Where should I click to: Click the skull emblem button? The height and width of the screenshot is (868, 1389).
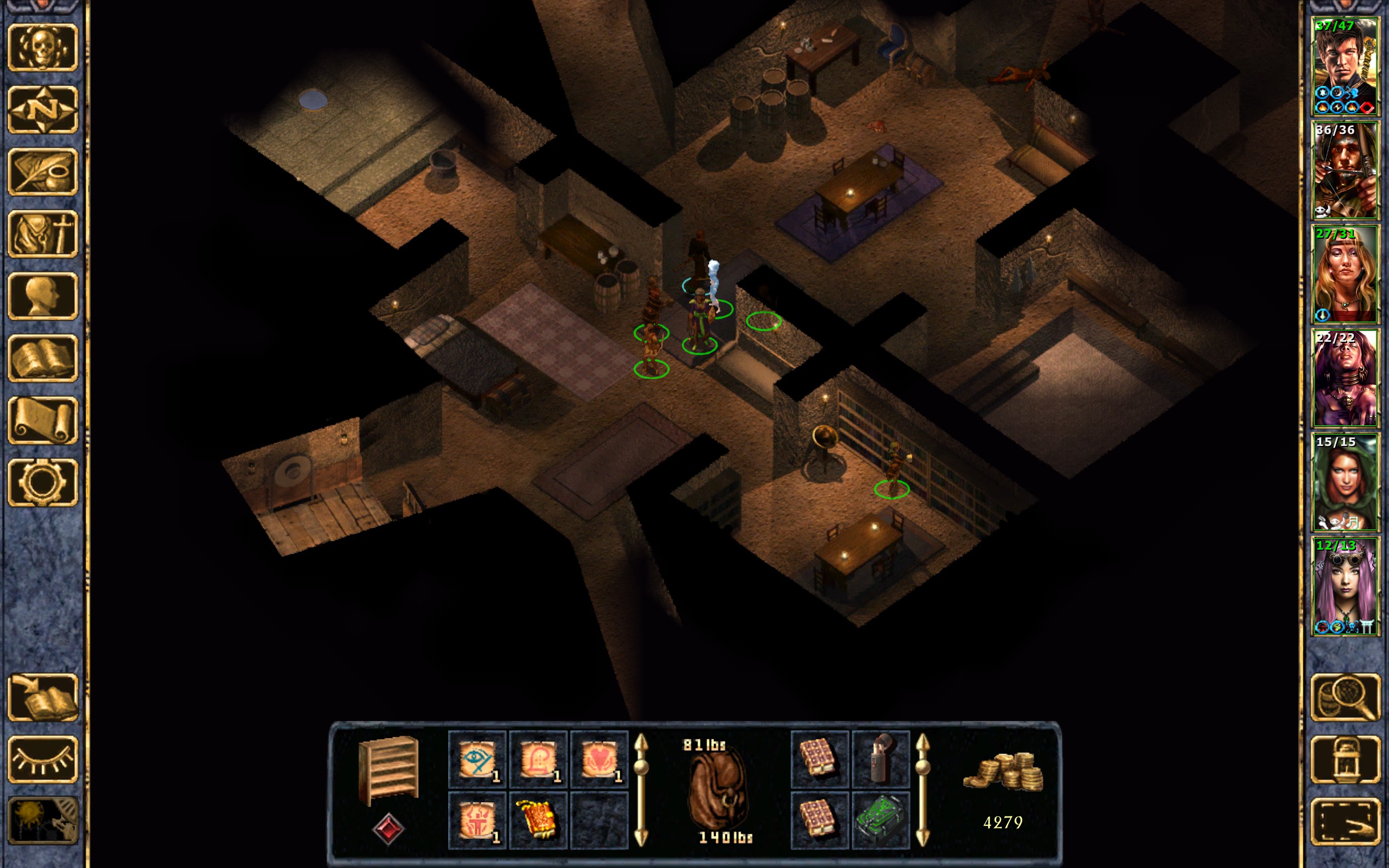(x=42, y=48)
